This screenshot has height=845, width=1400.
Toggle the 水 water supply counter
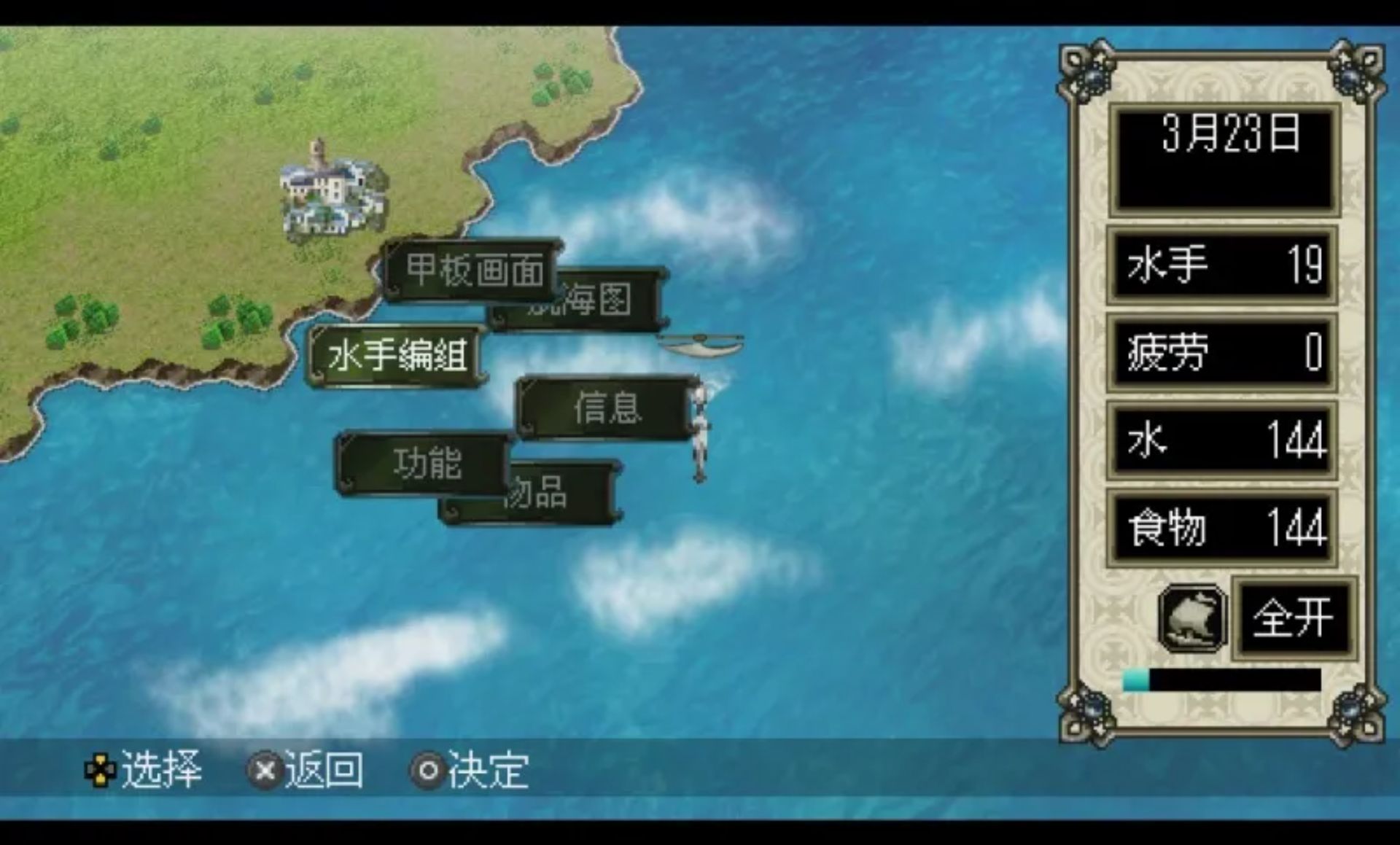[1222, 441]
